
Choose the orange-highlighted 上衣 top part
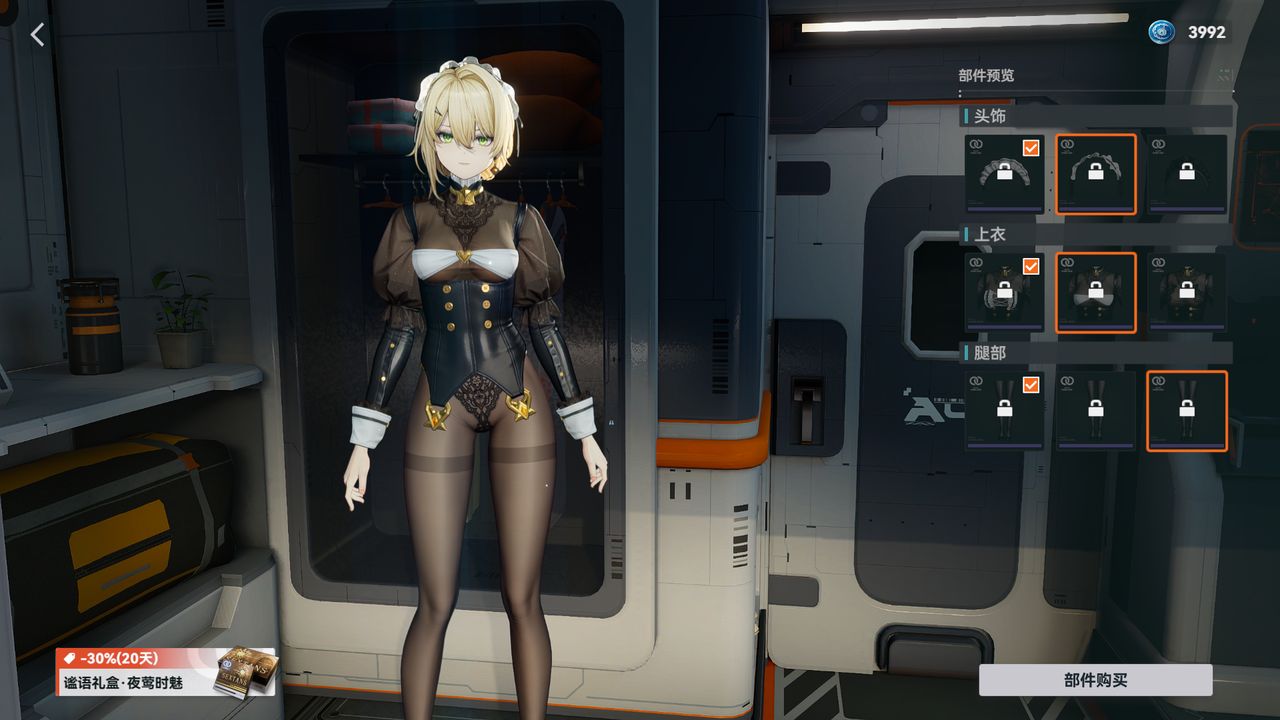pos(1096,292)
